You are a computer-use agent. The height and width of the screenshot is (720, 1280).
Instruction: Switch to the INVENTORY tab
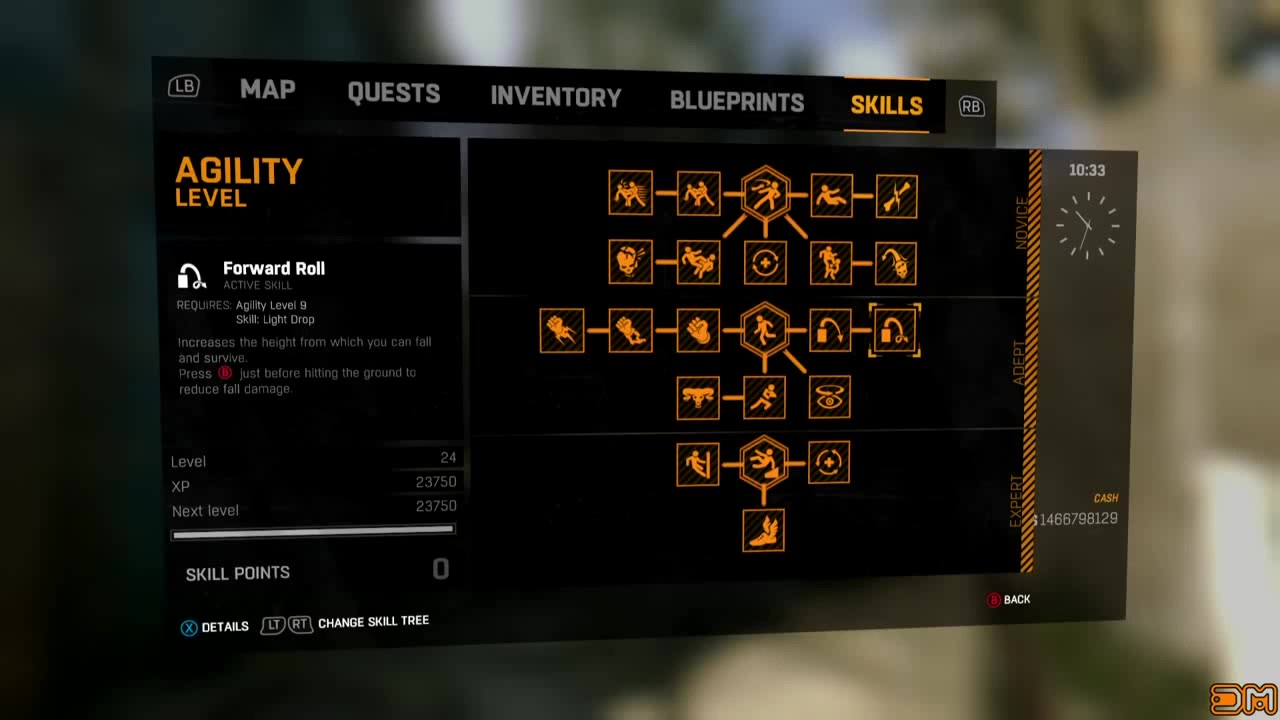point(556,96)
